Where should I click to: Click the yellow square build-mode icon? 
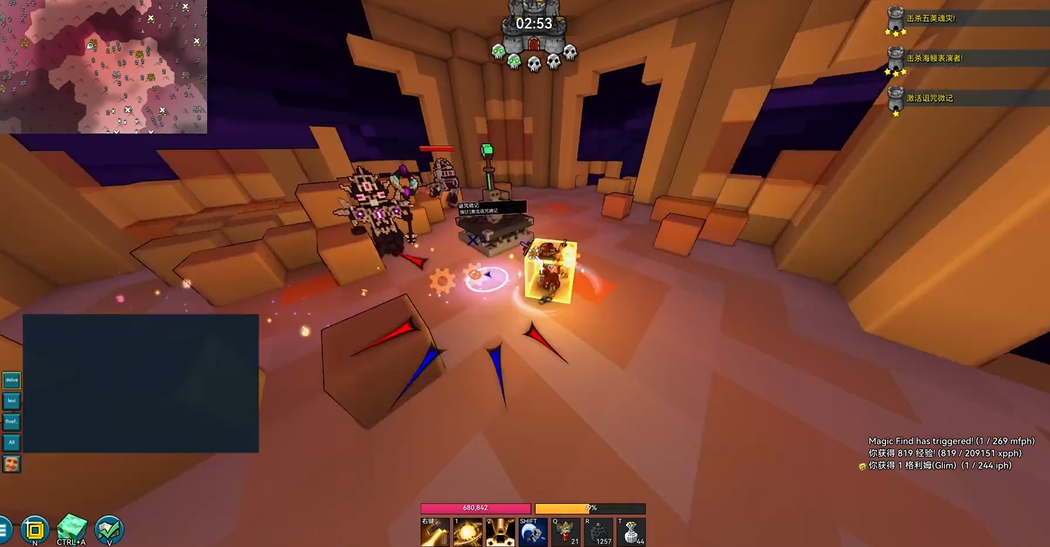pos(35,529)
